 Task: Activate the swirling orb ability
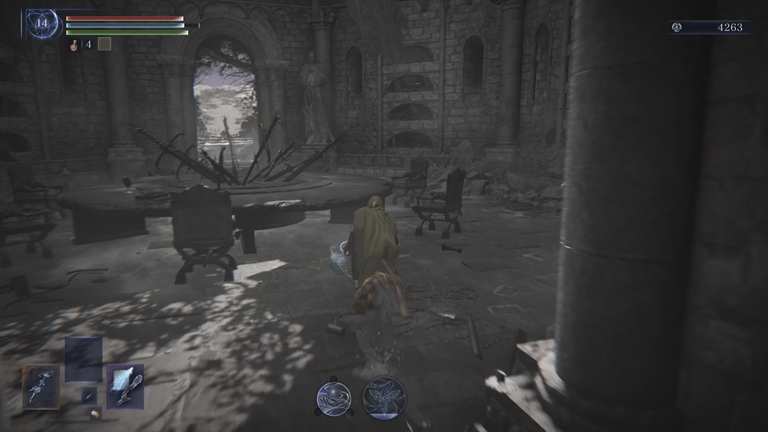coord(333,398)
